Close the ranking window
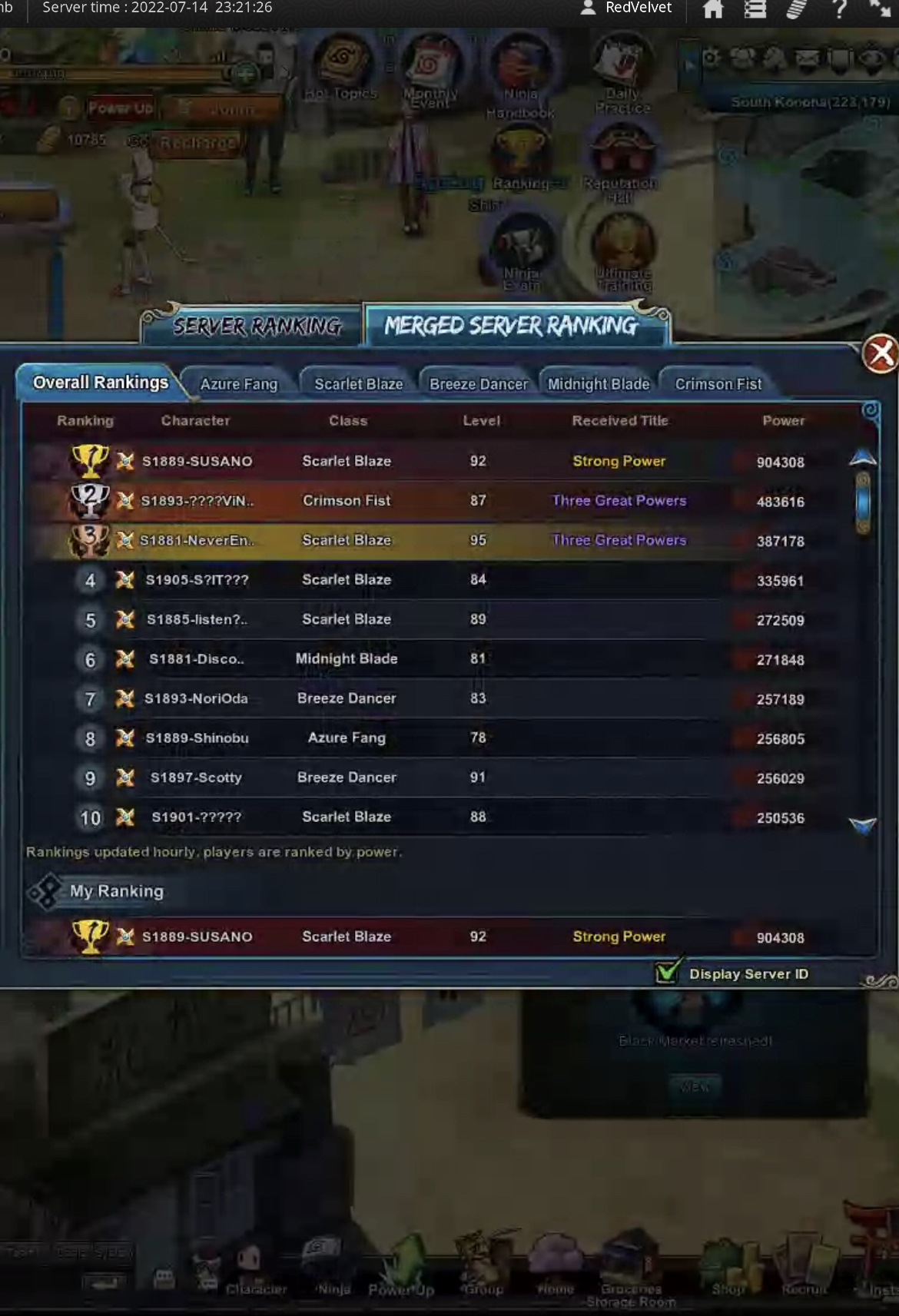Image resolution: width=899 pixels, height=1316 pixels. 881,354
